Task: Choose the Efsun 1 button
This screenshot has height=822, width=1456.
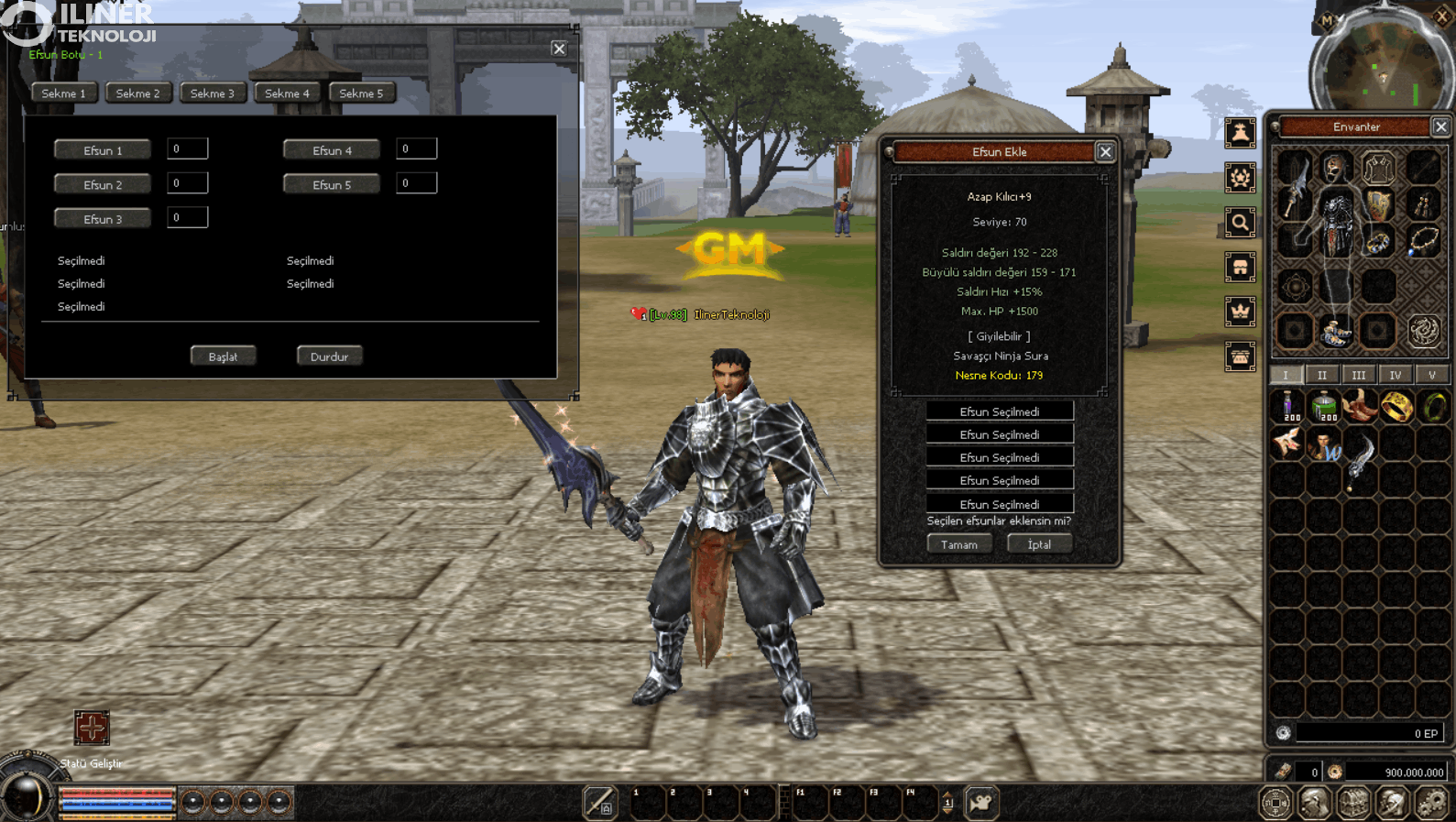Action: [103, 150]
